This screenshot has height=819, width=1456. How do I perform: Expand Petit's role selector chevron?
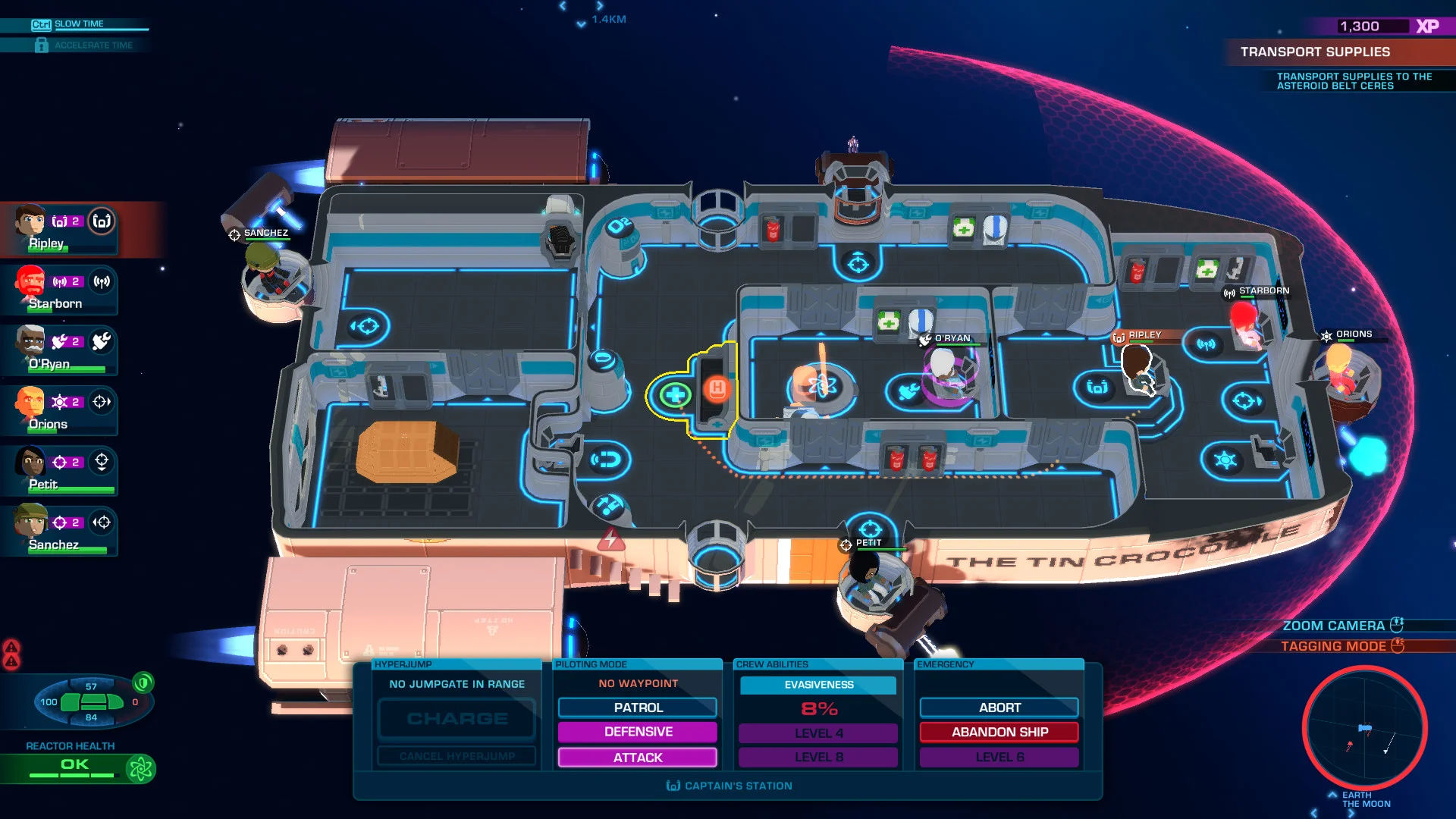(101, 460)
